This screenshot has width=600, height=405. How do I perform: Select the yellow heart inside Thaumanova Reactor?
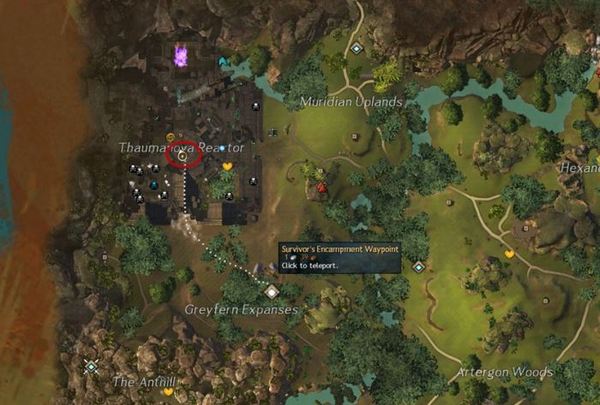(227, 167)
